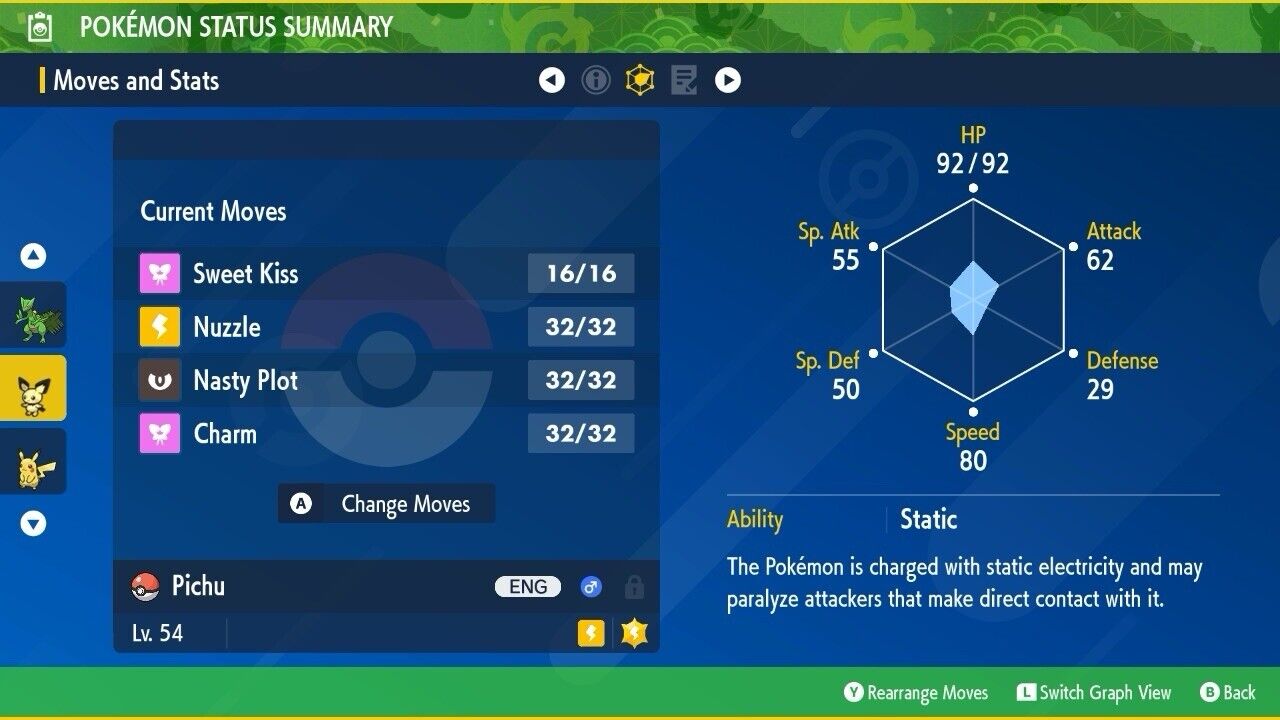This screenshot has width=1280, height=720.
Task: Select the Pikachu party thumbnail
Action: point(33,461)
